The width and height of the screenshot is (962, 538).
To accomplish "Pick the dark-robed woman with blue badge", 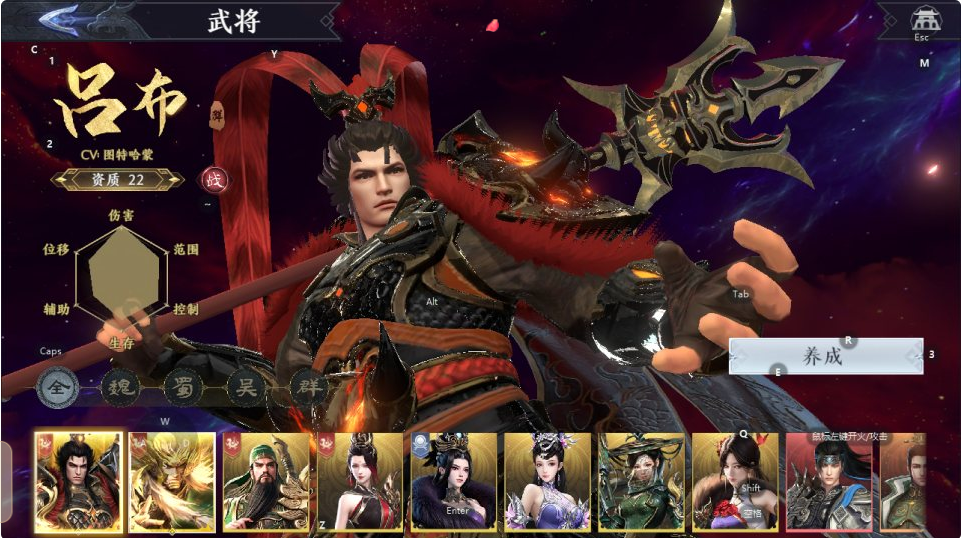I will (453, 482).
